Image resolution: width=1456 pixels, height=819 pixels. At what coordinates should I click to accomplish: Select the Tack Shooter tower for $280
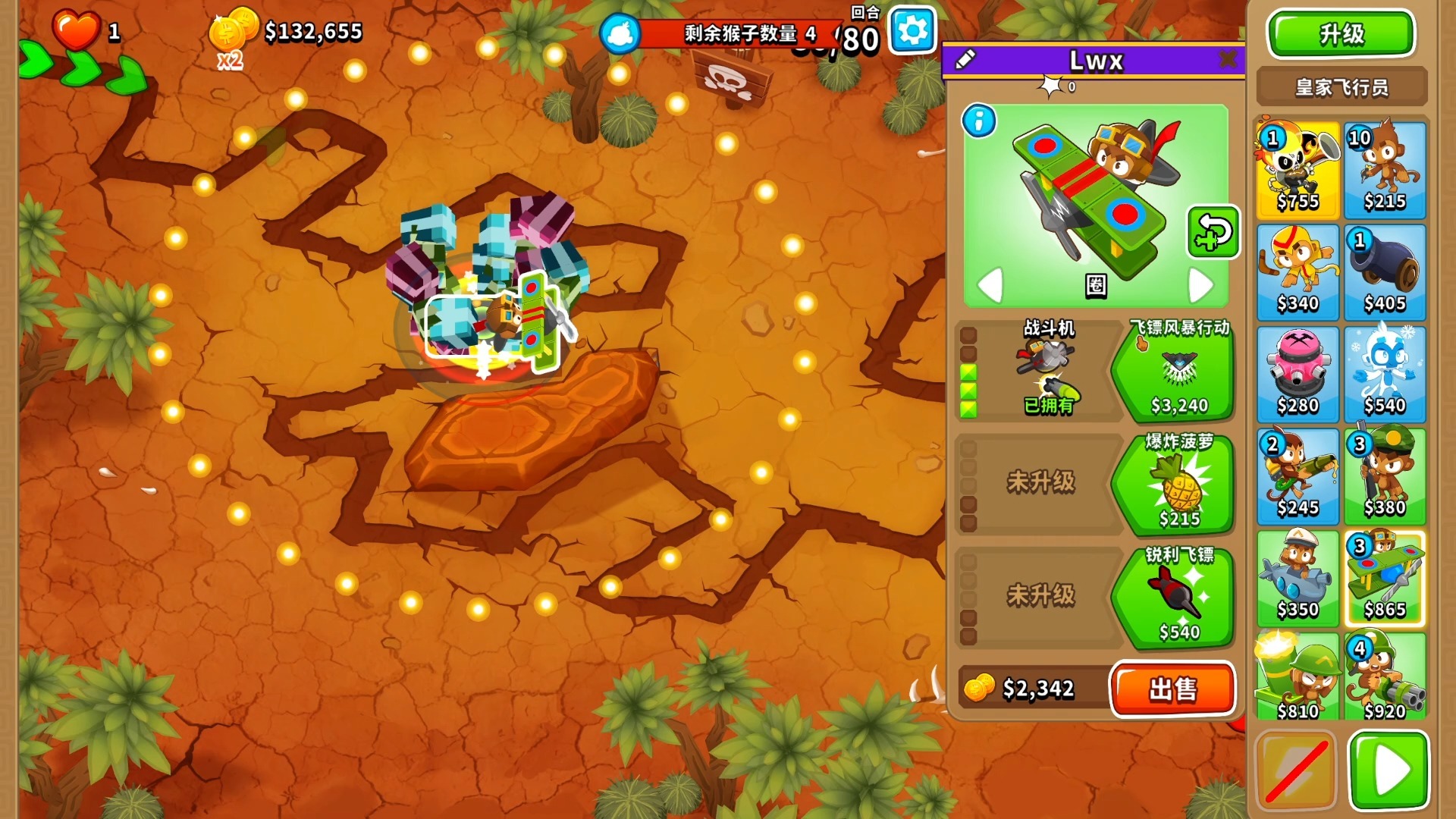1298,375
